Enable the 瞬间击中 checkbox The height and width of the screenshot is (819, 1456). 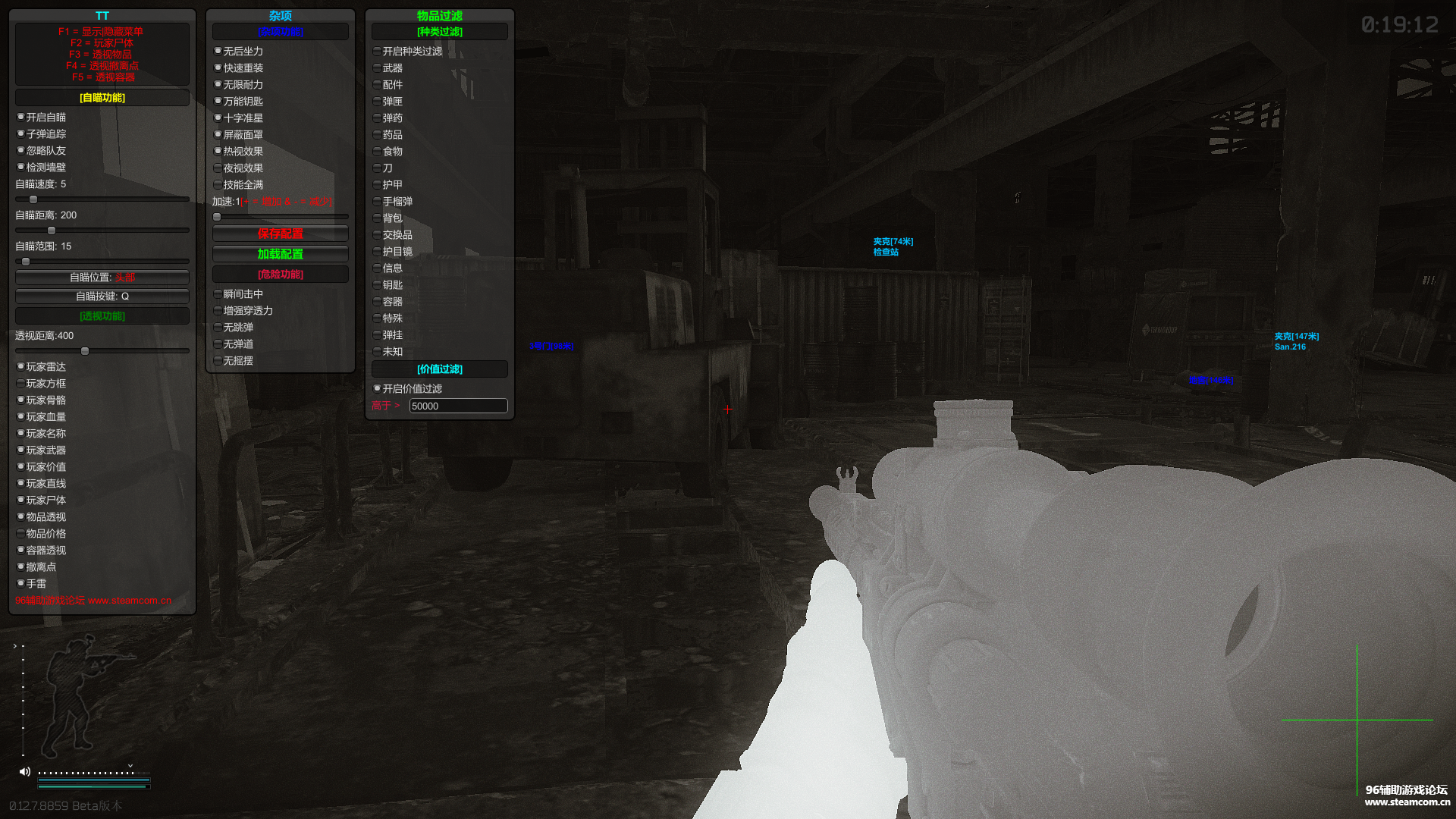[x=218, y=294]
